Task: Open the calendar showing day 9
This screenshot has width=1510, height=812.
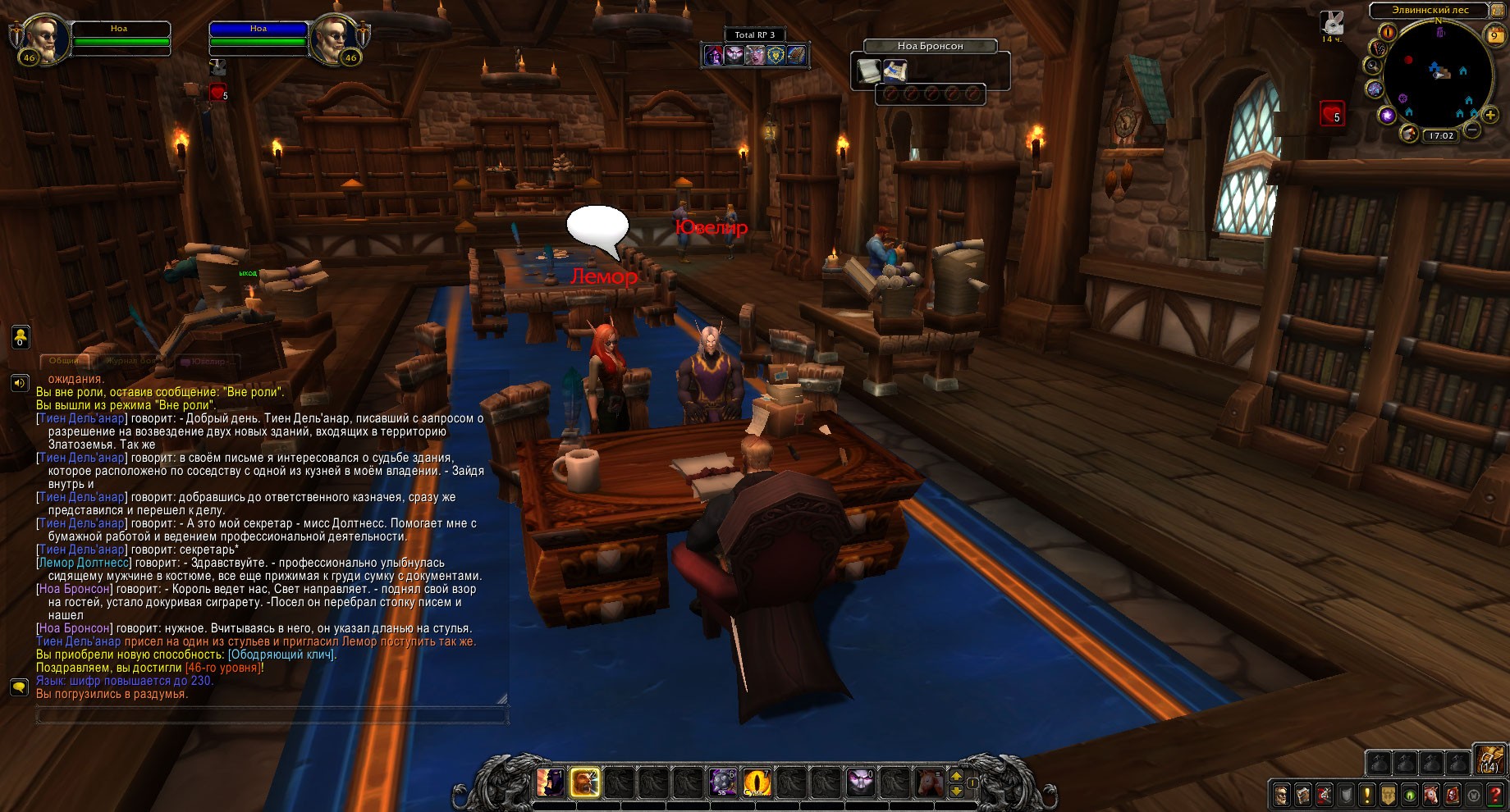Action: click(1494, 34)
